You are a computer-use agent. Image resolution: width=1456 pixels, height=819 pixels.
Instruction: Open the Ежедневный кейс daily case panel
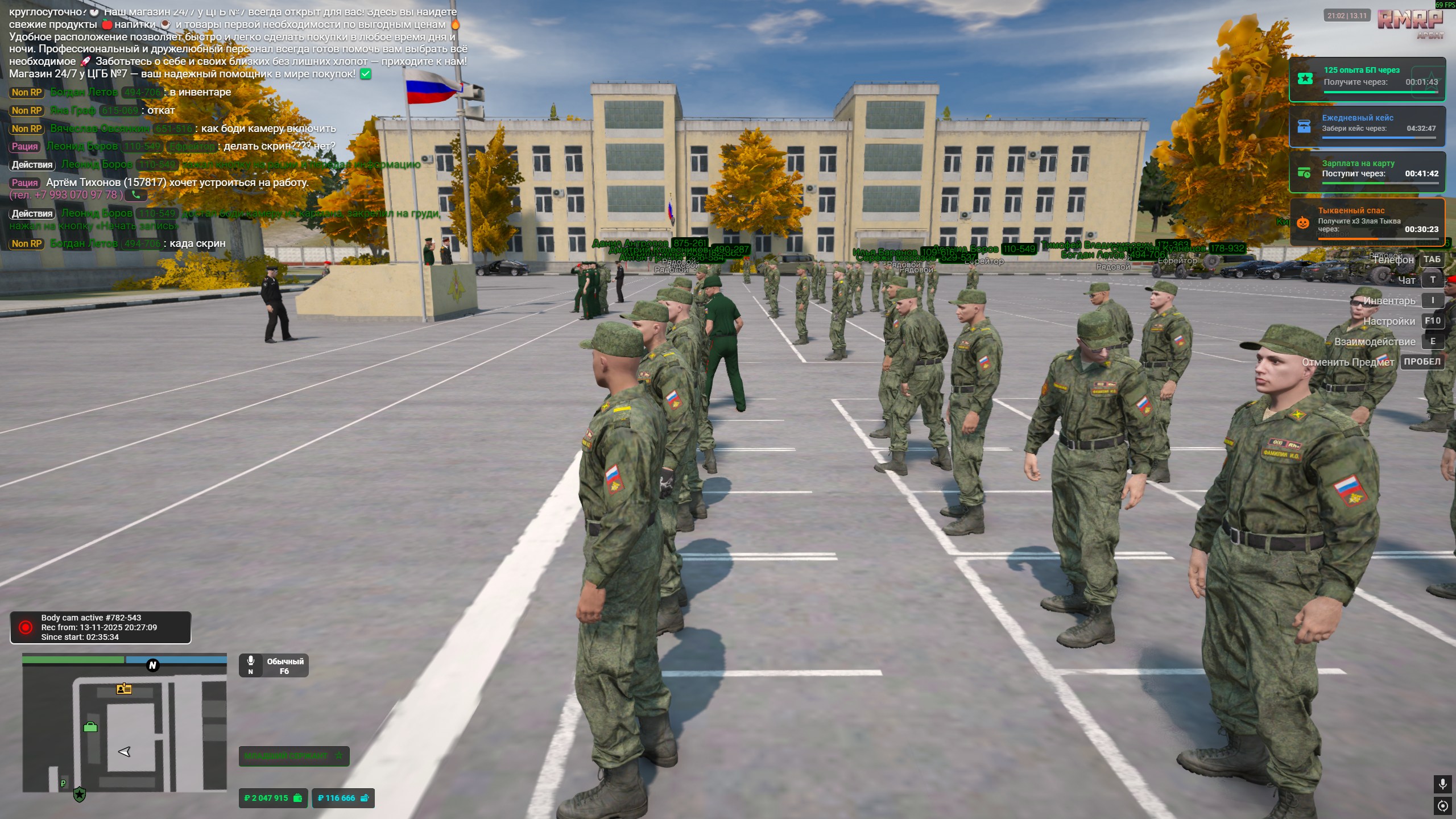coord(1367,126)
